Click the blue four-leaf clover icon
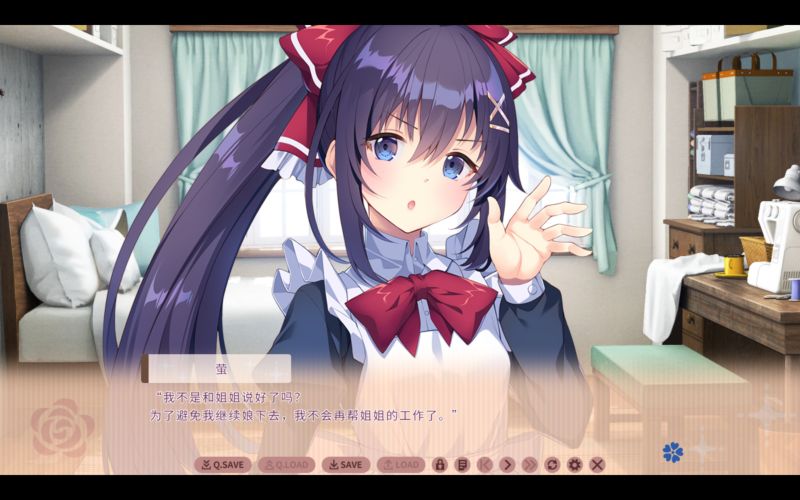The height and width of the screenshot is (500, 800). click(672, 452)
